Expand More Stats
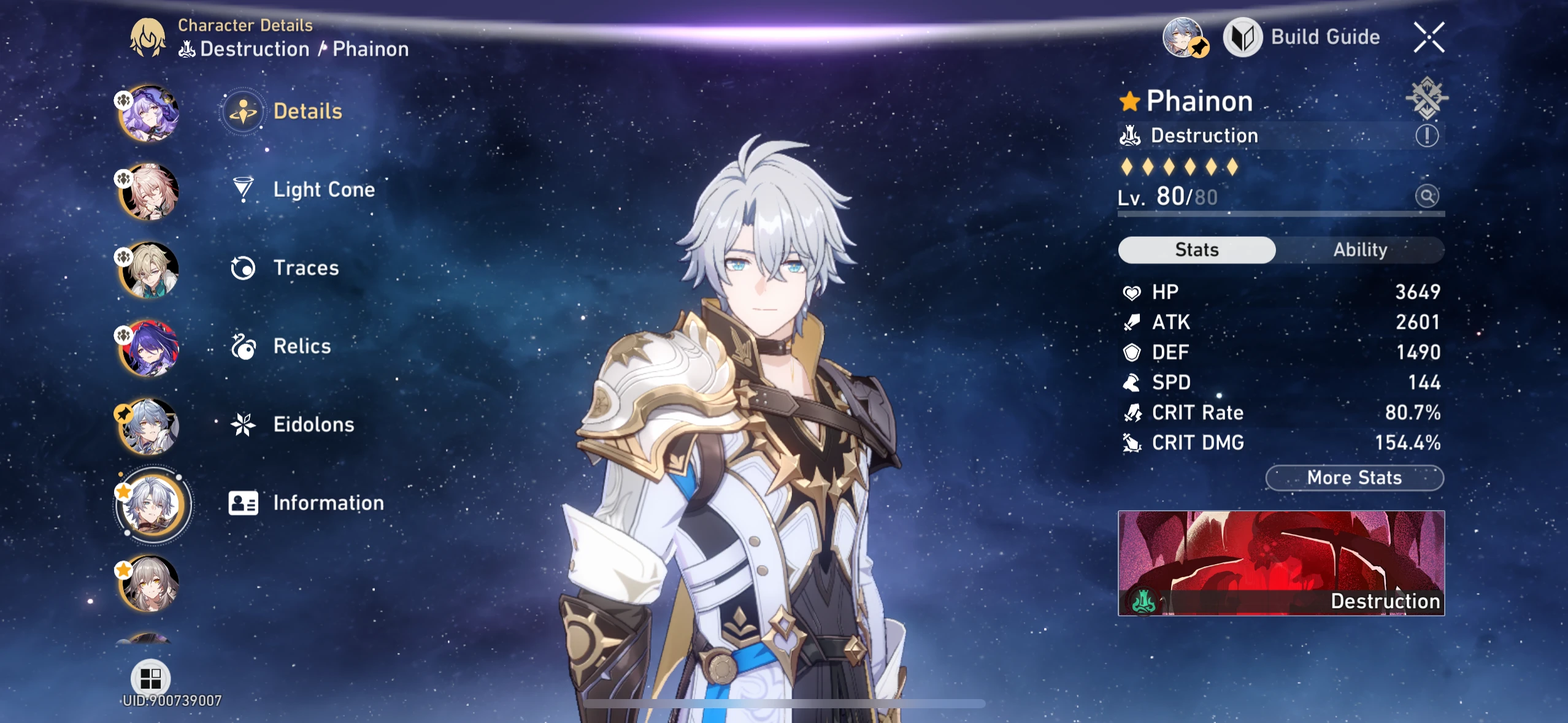Viewport: 1568px width, 723px height. pyautogui.click(x=1353, y=478)
